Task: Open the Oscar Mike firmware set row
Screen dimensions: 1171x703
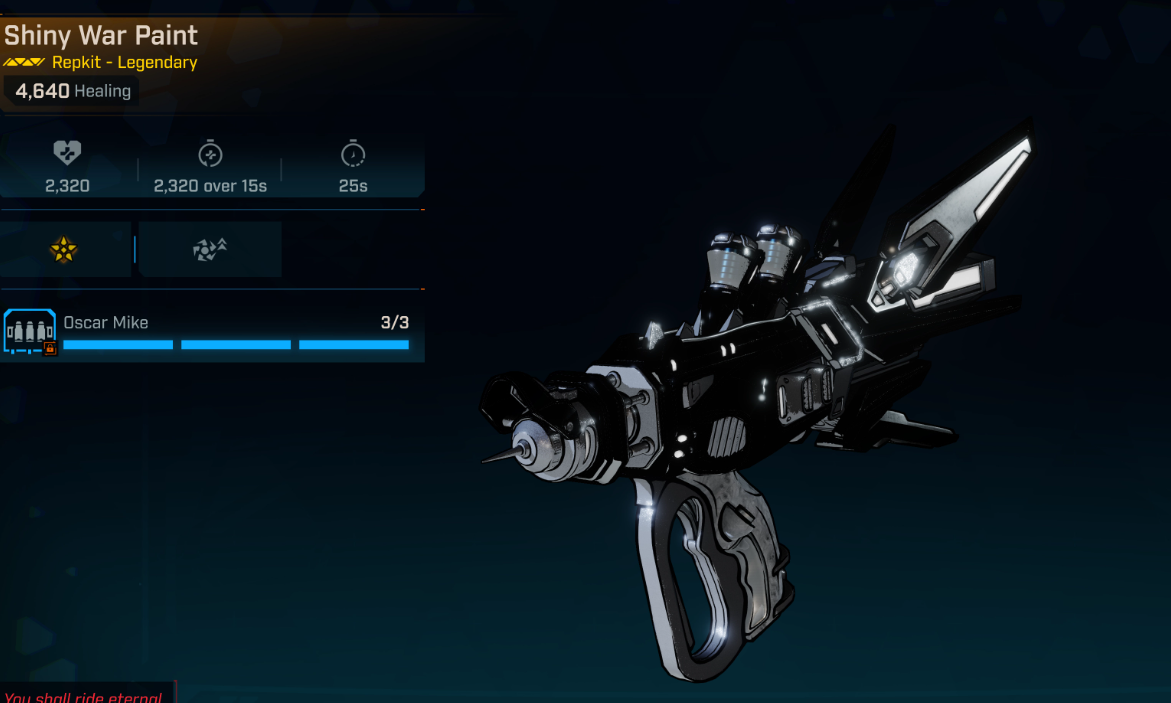Action: pos(212,333)
